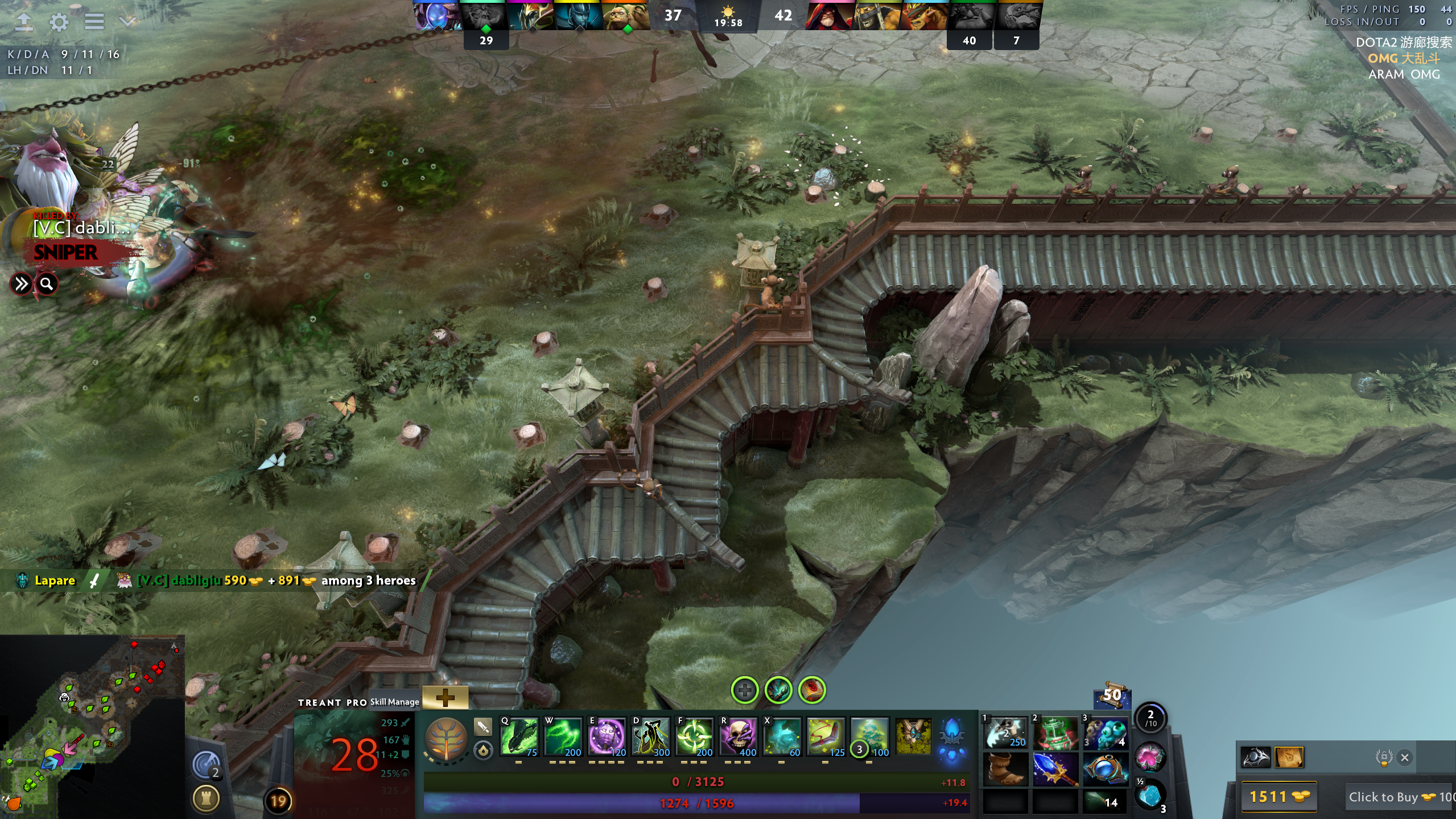Image resolution: width=1456 pixels, height=819 pixels.
Task: Skip the death recap with double-arrow button
Action: click(21, 283)
